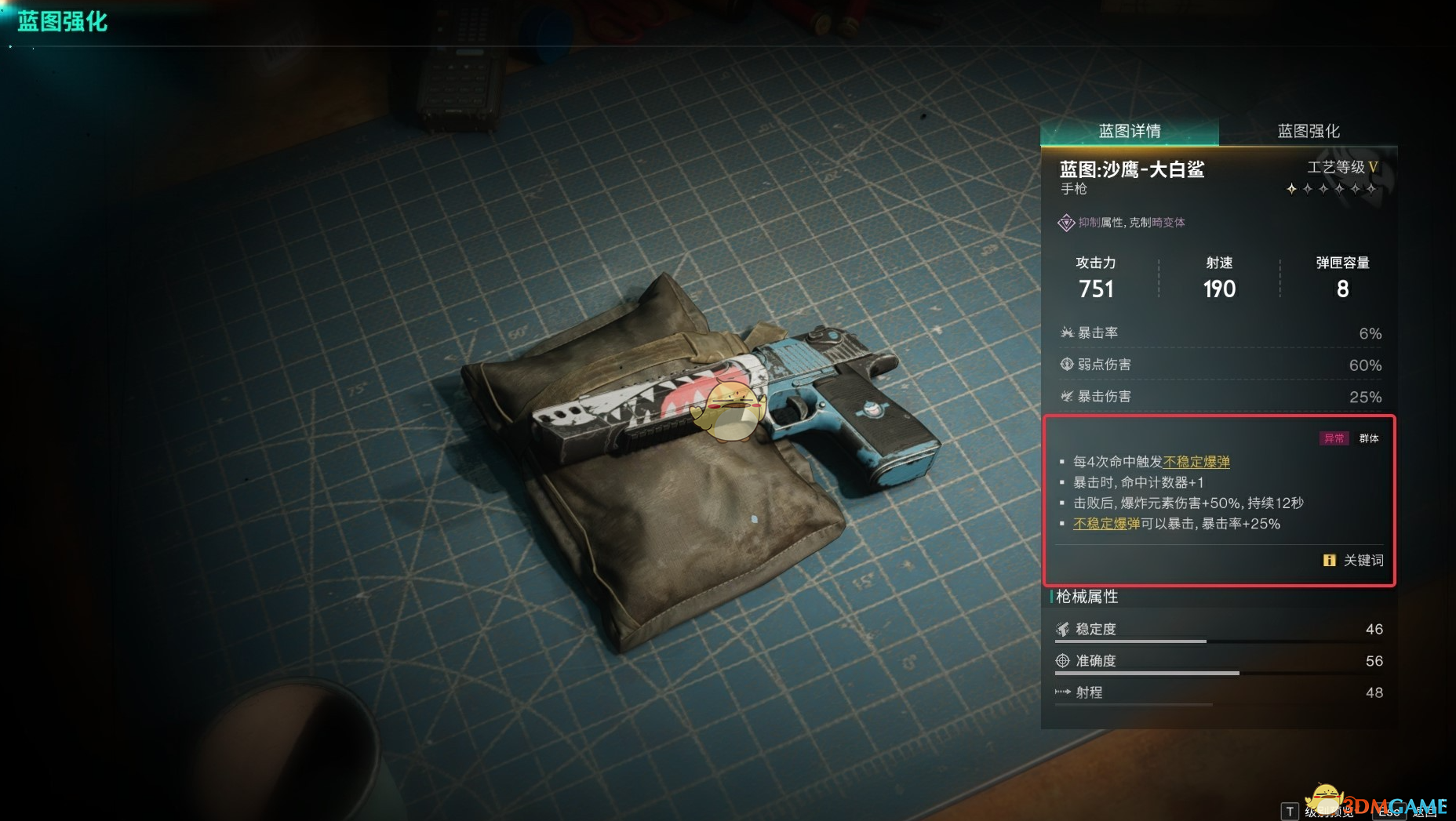Screen dimensions: 1456x821
Task: Select the 暴击率 crit rate icon
Action: 1067,331
